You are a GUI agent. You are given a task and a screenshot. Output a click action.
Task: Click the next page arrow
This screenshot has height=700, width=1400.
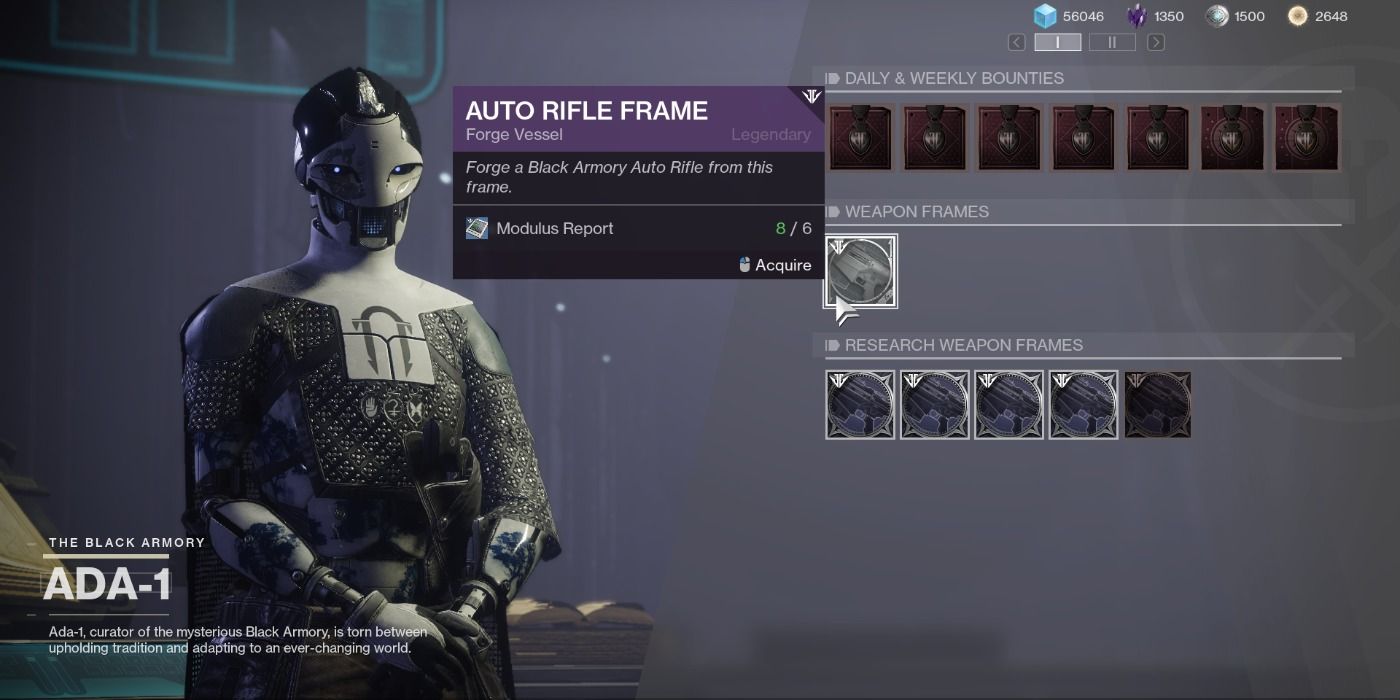click(1155, 42)
